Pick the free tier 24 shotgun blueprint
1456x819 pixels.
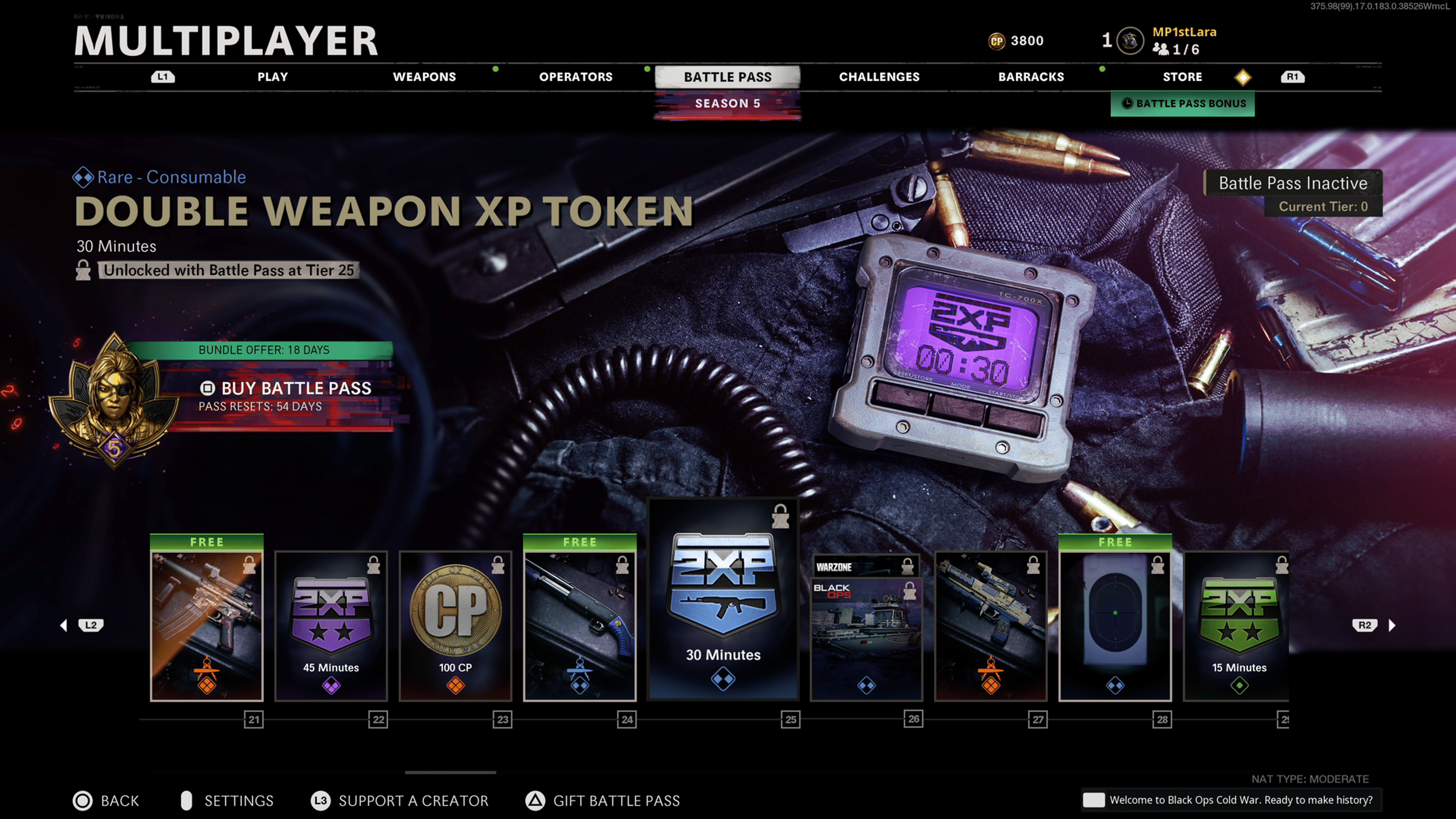(580, 624)
